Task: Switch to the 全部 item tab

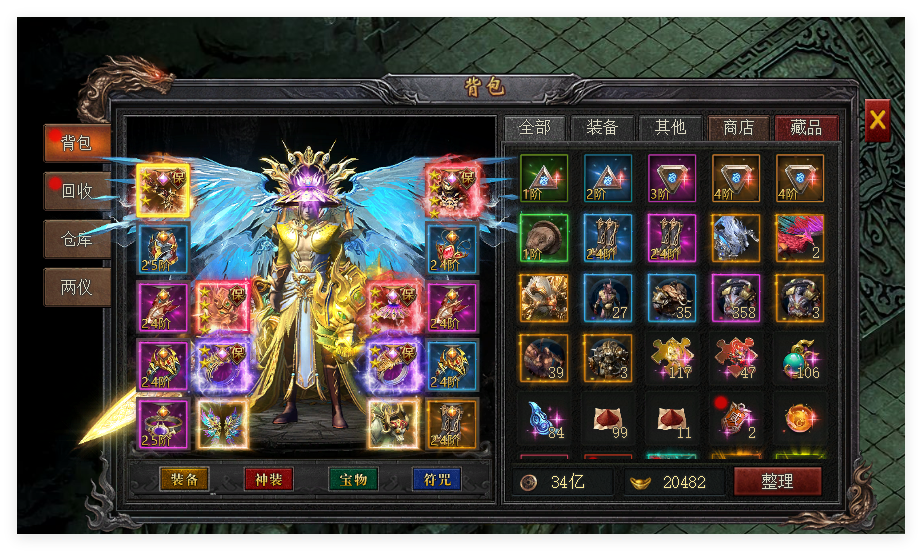Action: [x=535, y=128]
